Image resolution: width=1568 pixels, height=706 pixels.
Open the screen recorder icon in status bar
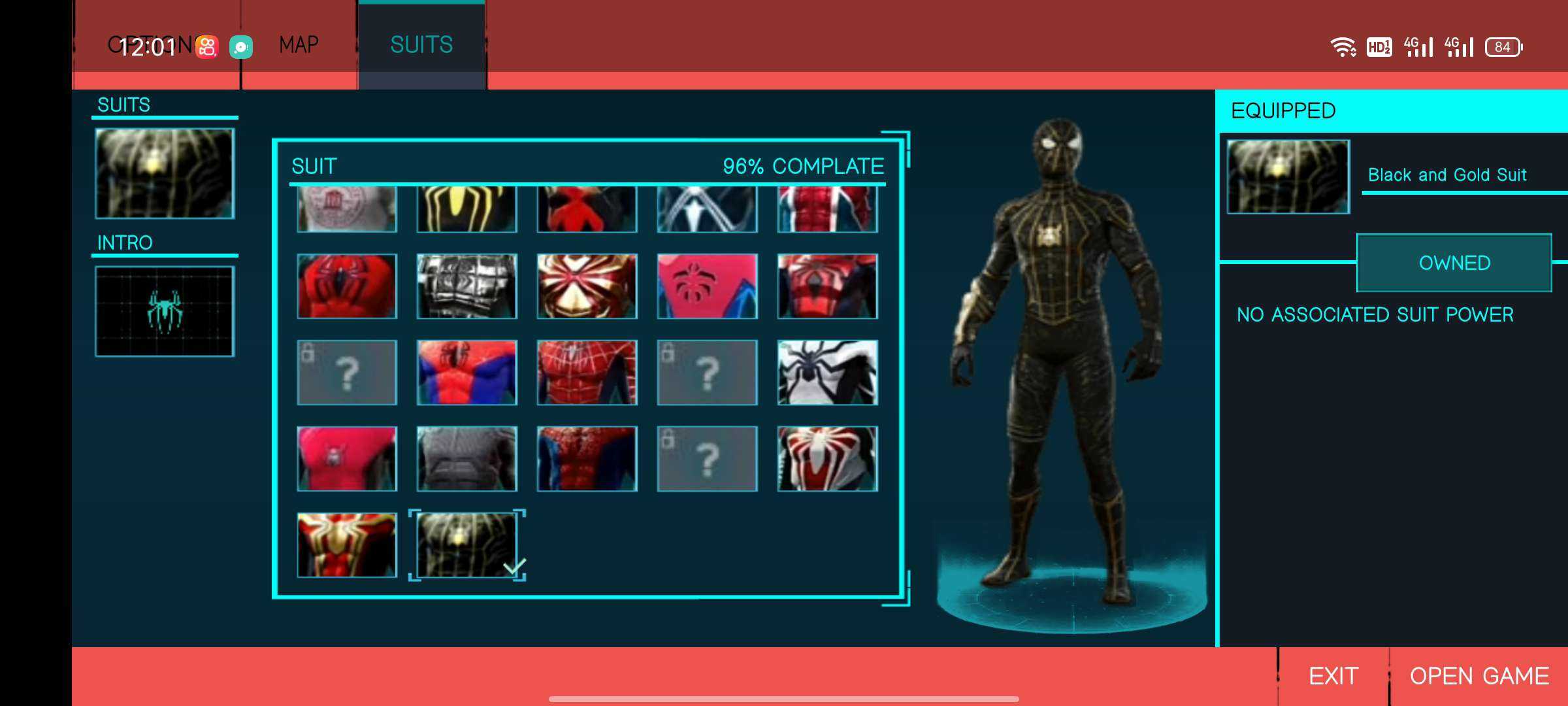point(240,44)
